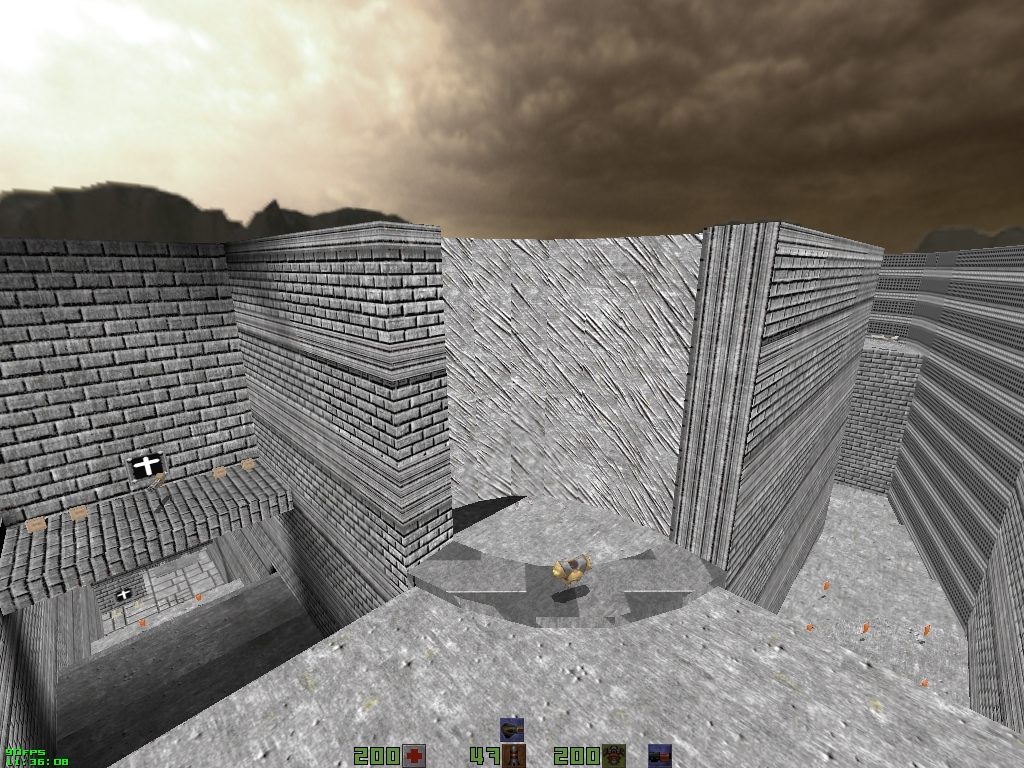Click the item icon right of the armor

659,756
